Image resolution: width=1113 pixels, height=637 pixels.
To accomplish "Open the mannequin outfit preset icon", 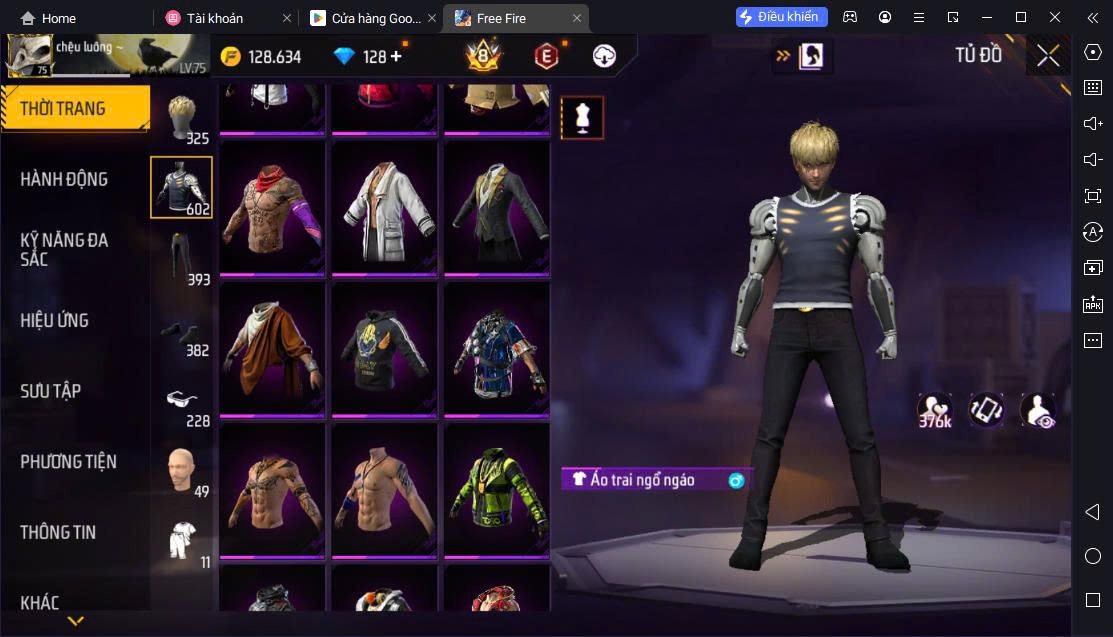I will tap(582, 118).
